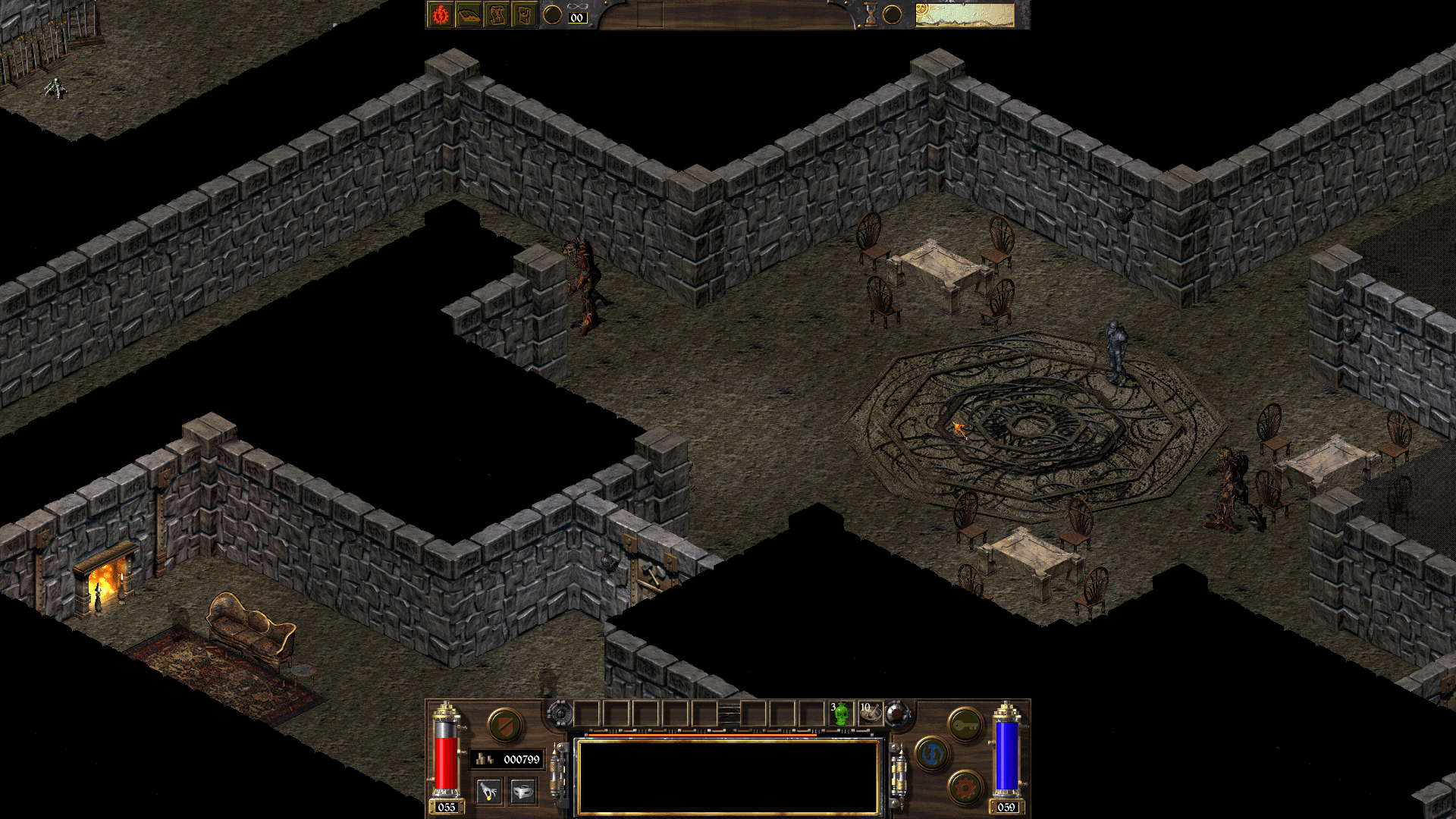Open the spells blue swirl button
Viewport: 1456px width, 819px height.
(x=932, y=754)
